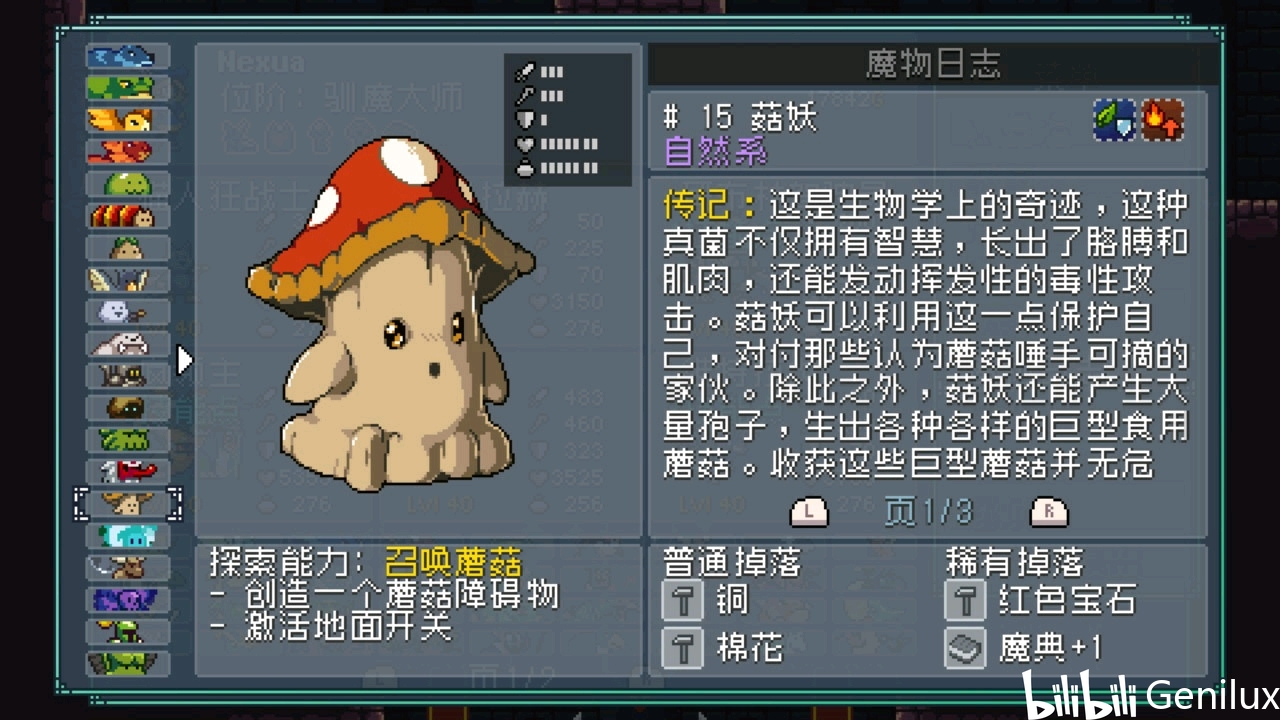Select the blue wolf monster entry
This screenshot has height=720, width=1280.
pos(127,56)
